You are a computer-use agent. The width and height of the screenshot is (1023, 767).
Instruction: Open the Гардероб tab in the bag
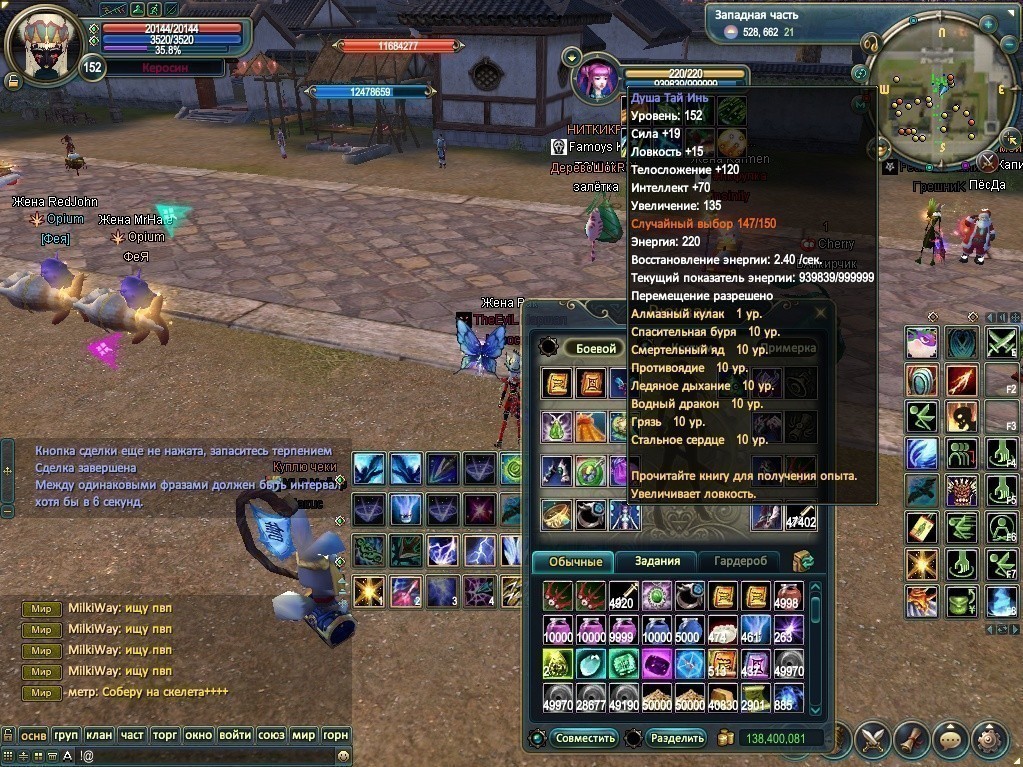[739, 561]
